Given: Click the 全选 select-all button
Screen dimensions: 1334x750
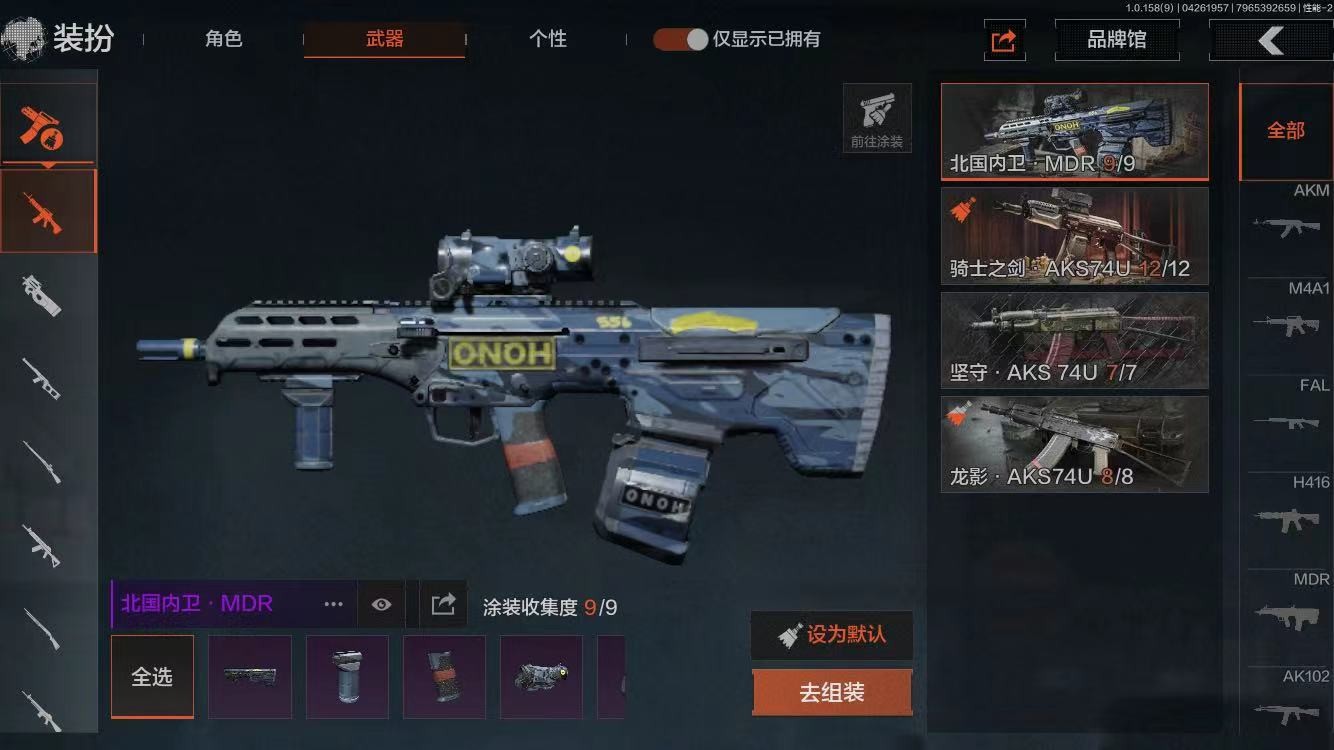Looking at the screenshot, I should (152, 677).
